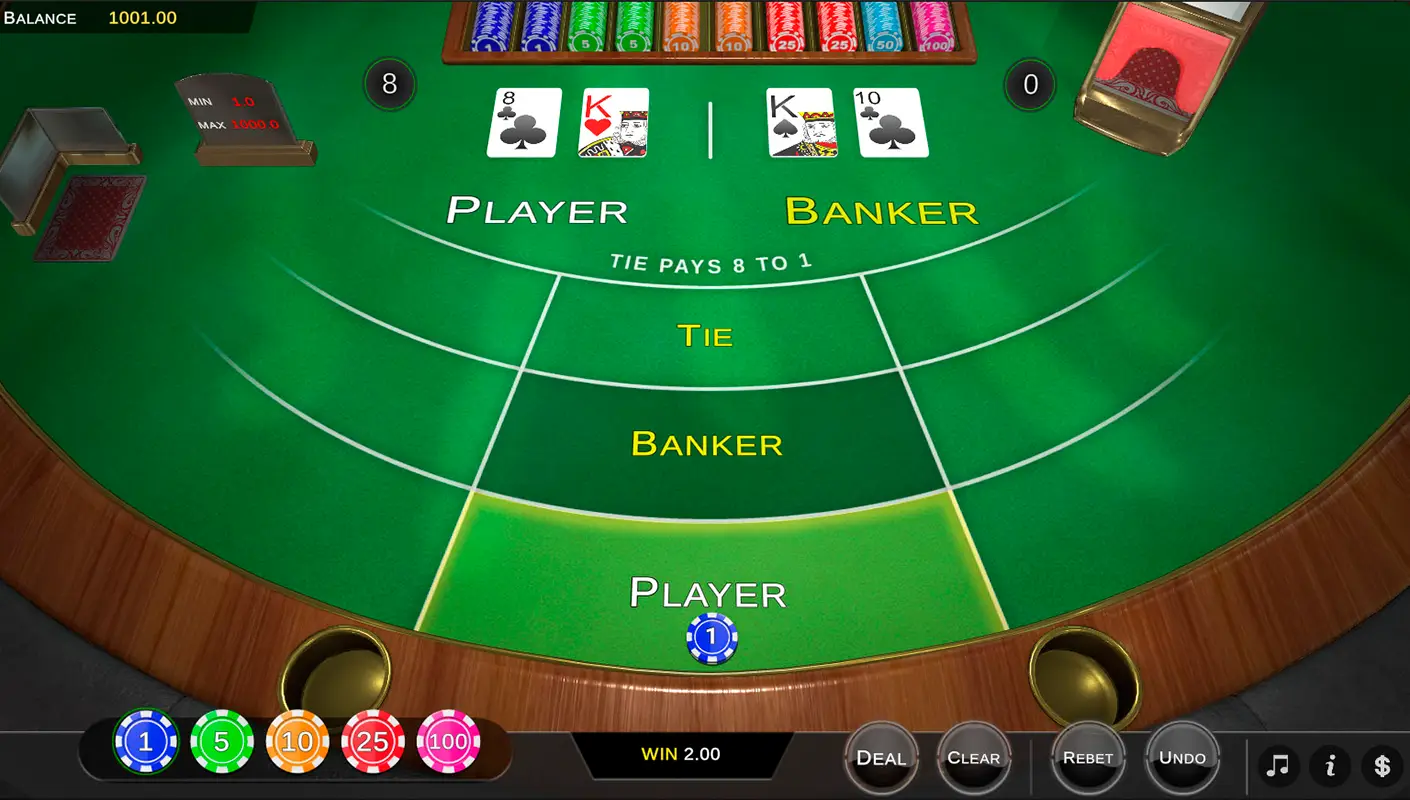Choose the green 5 chip
The image size is (1410, 800).
(x=222, y=742)
